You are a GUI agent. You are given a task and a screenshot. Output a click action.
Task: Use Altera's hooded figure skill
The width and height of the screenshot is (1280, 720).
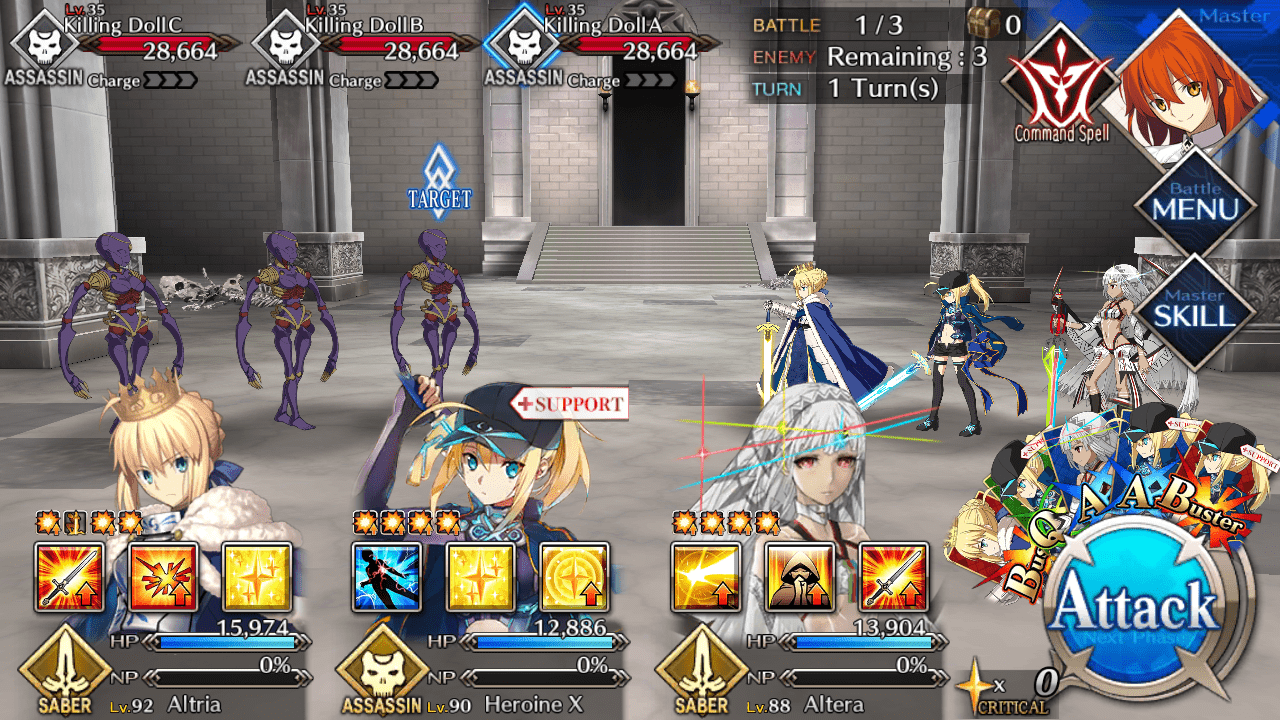(800, 578)
